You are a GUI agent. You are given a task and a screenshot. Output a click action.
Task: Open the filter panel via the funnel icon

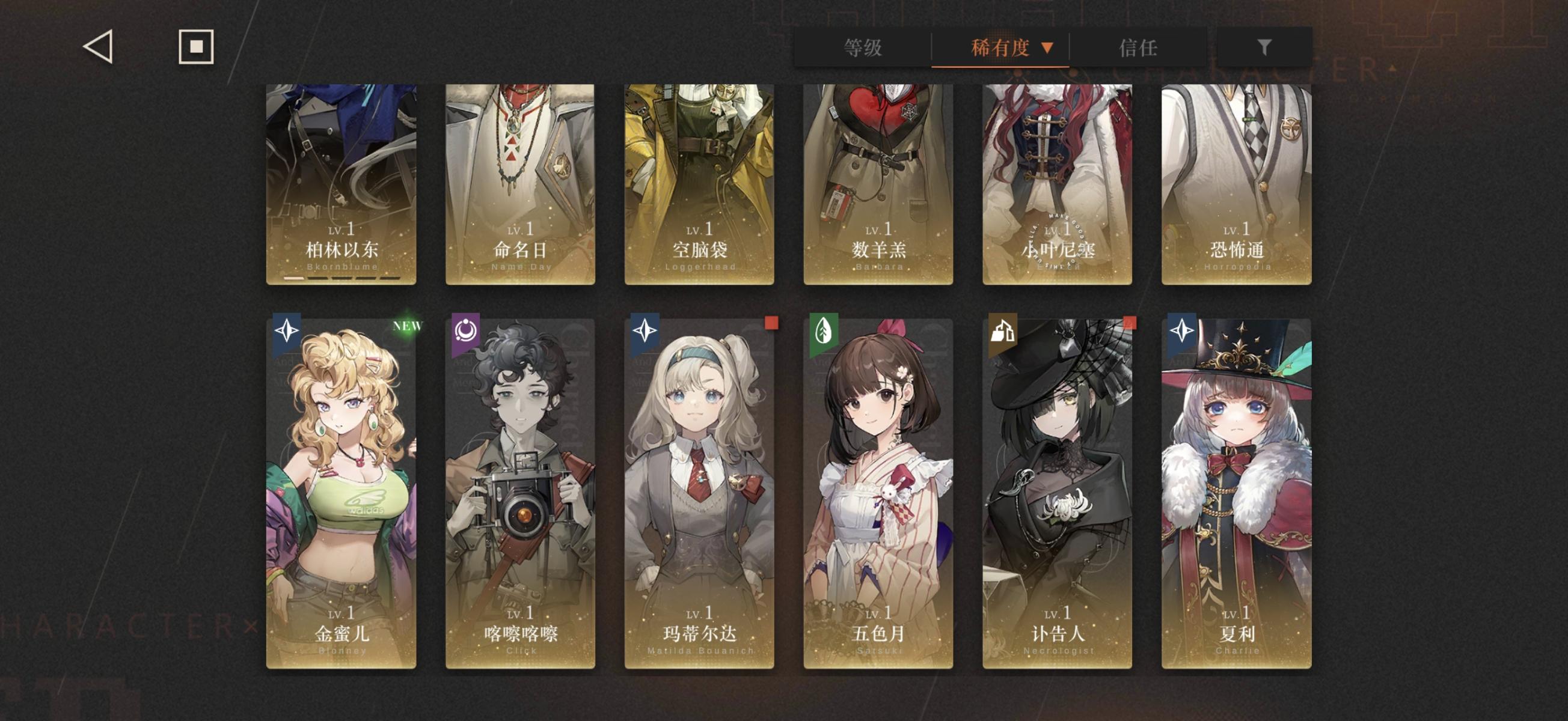pyautogui.click(x=1266, y=49)
